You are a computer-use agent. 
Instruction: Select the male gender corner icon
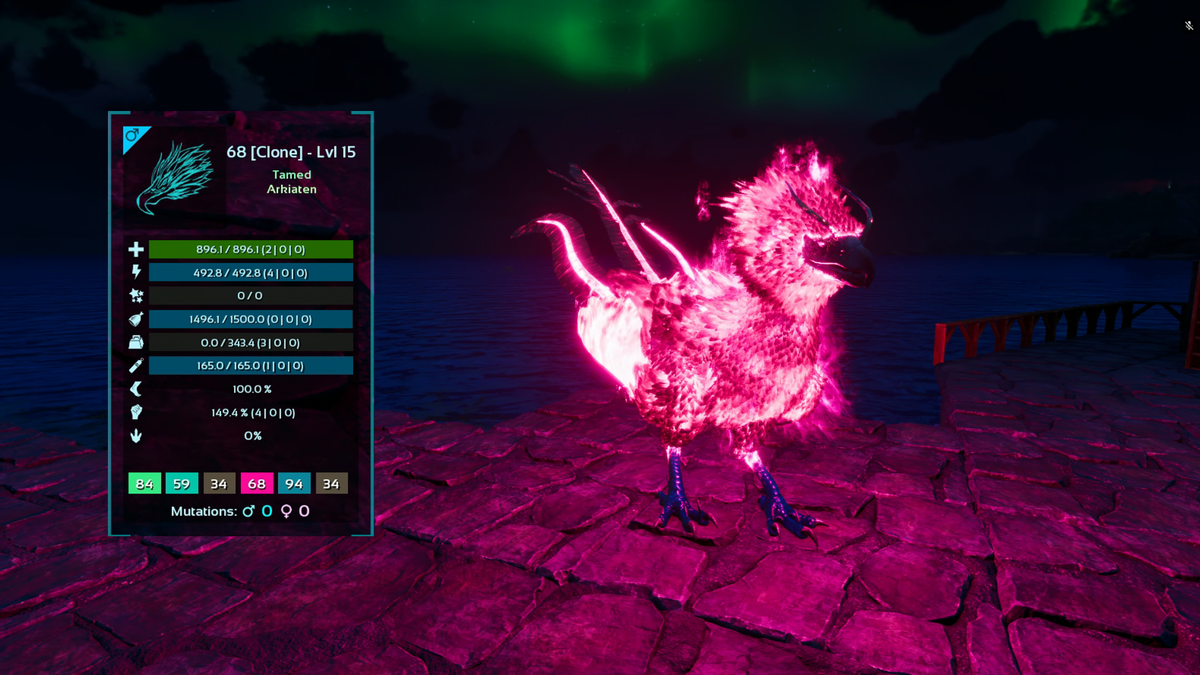(132, 135)
